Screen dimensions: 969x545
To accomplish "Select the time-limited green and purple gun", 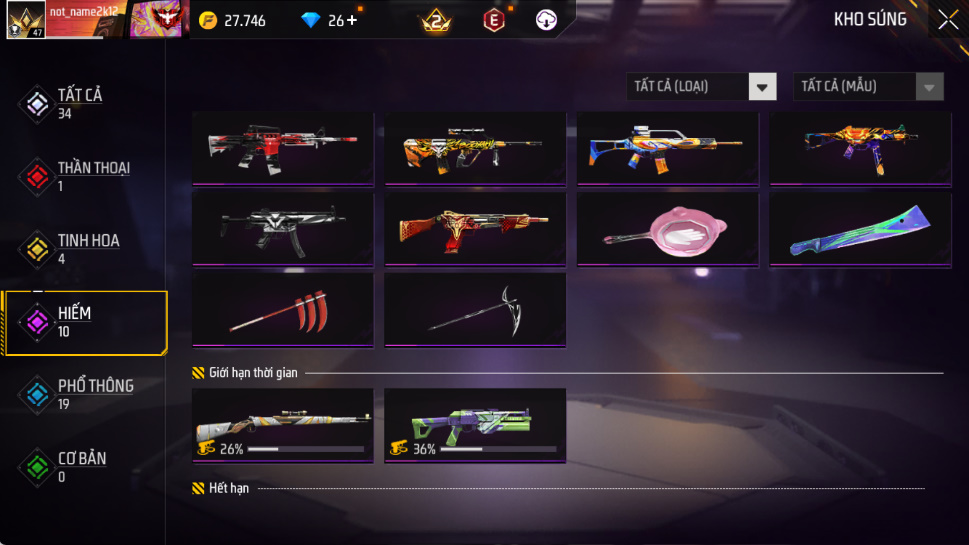I will click(474, 425).
